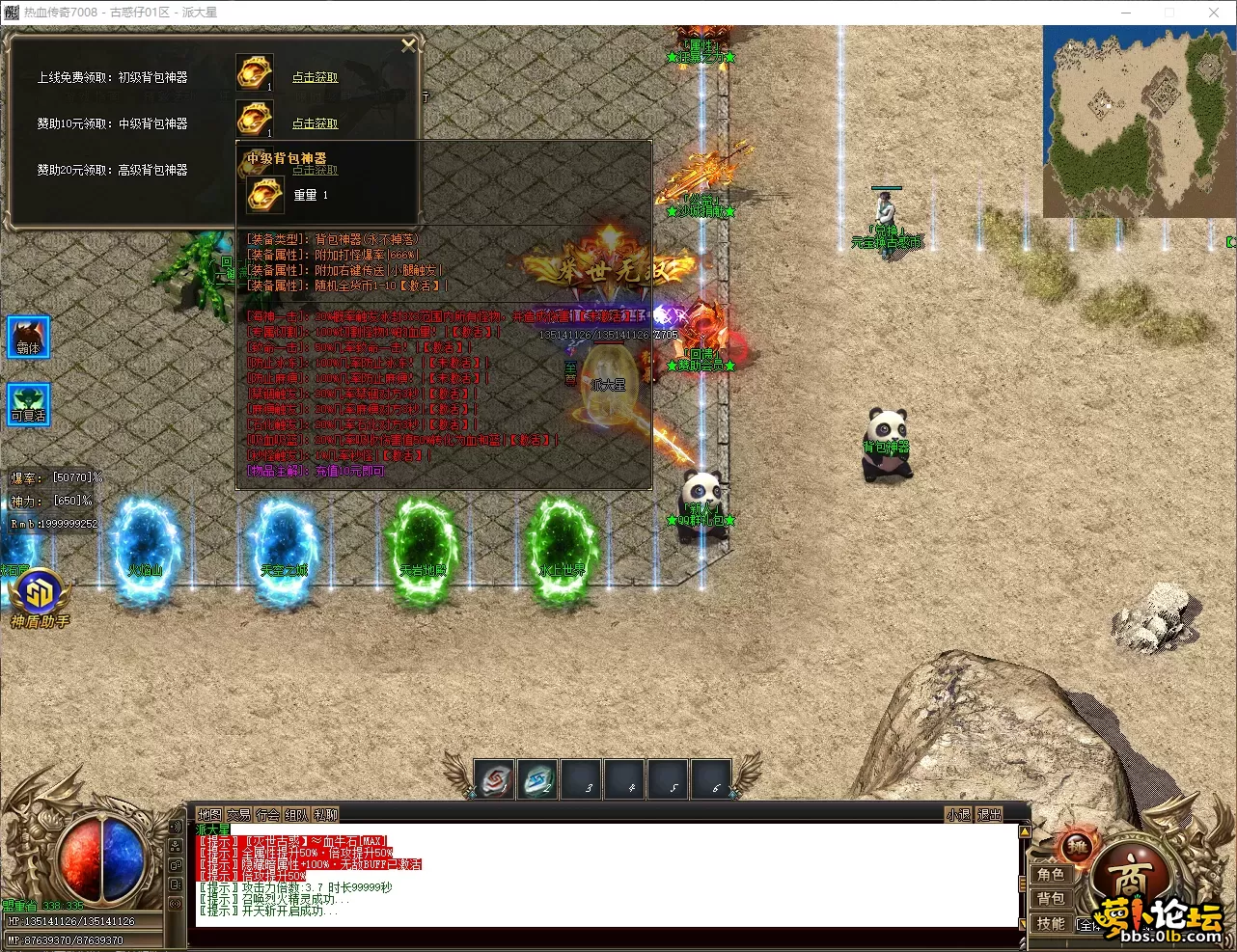This screenshot has height=952, width=1237.
Task: Select the 中级背包神器 item icon in the reward list
Action: (254, 120)
